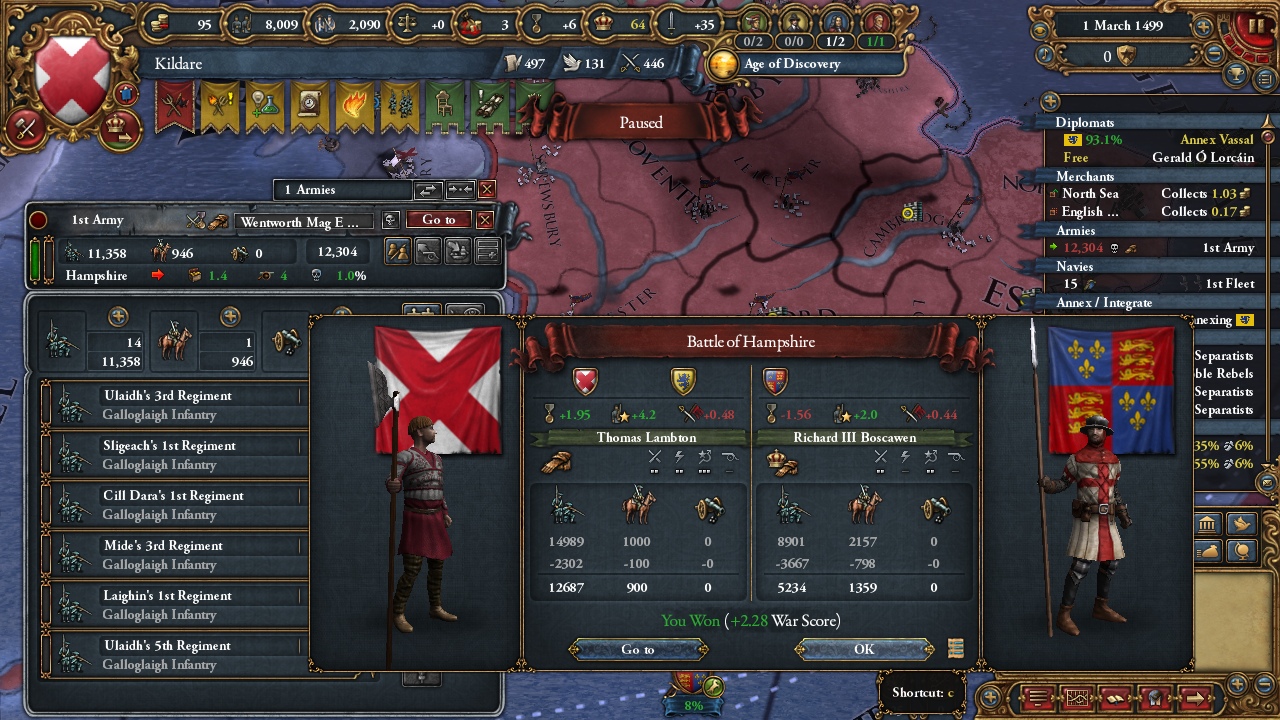1280x720 pixels.
Task: Click Go to under Battle of Hampshire
Action: click(638, 649)
